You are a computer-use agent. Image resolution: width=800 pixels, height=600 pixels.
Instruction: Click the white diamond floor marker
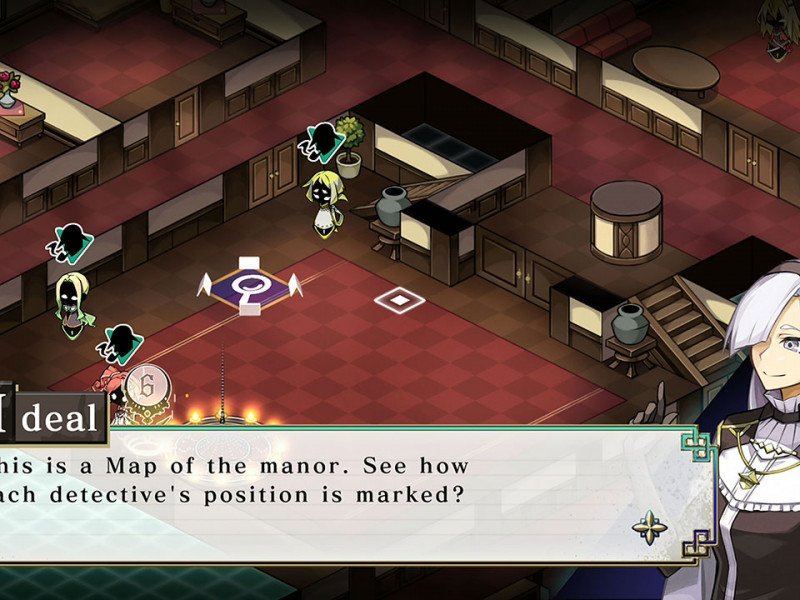(399, 298)
